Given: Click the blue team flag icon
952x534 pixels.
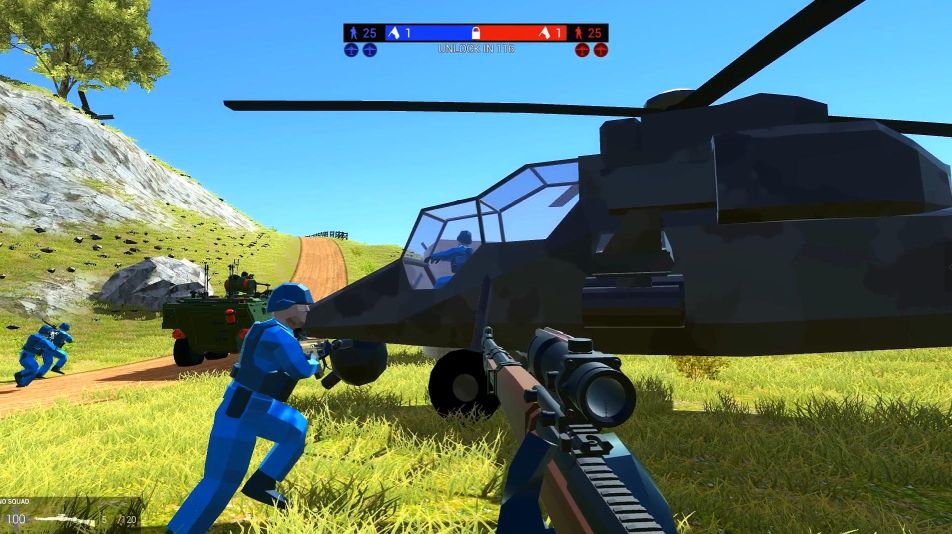Looking at the screenshot, I should [393, 33].
